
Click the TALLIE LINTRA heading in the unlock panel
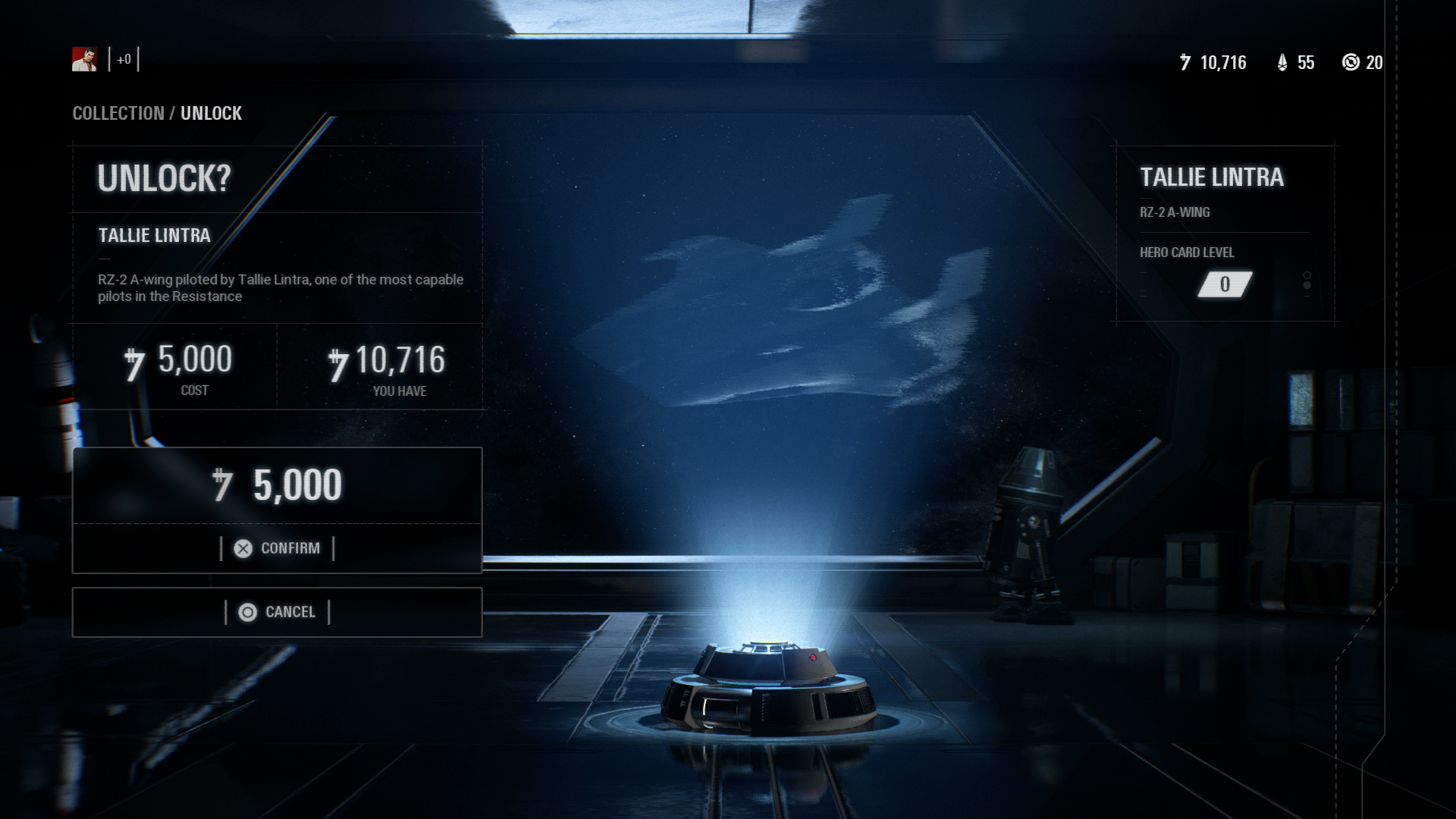click(x=154, y=235)
